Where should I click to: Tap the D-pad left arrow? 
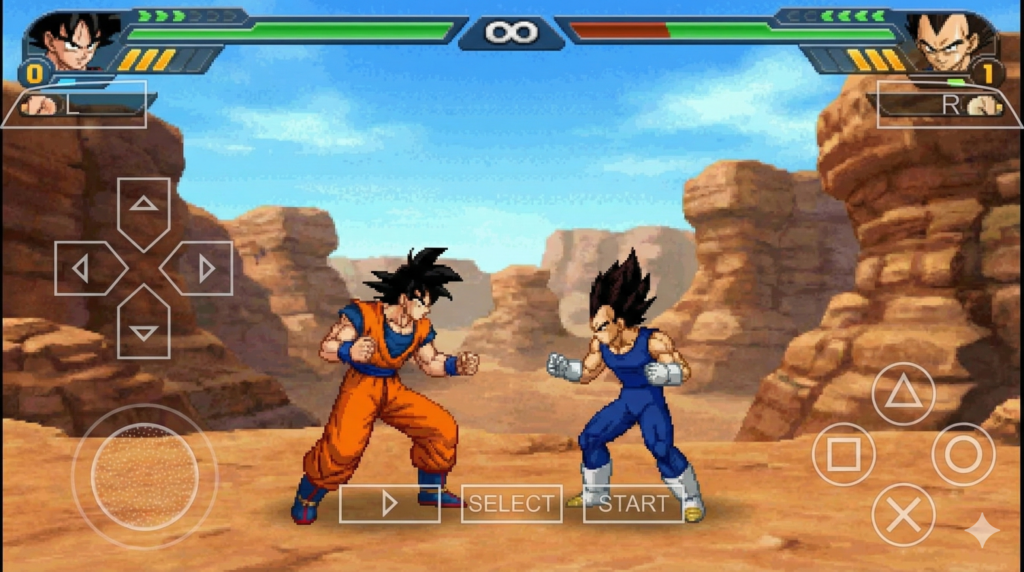click(86, 268)
